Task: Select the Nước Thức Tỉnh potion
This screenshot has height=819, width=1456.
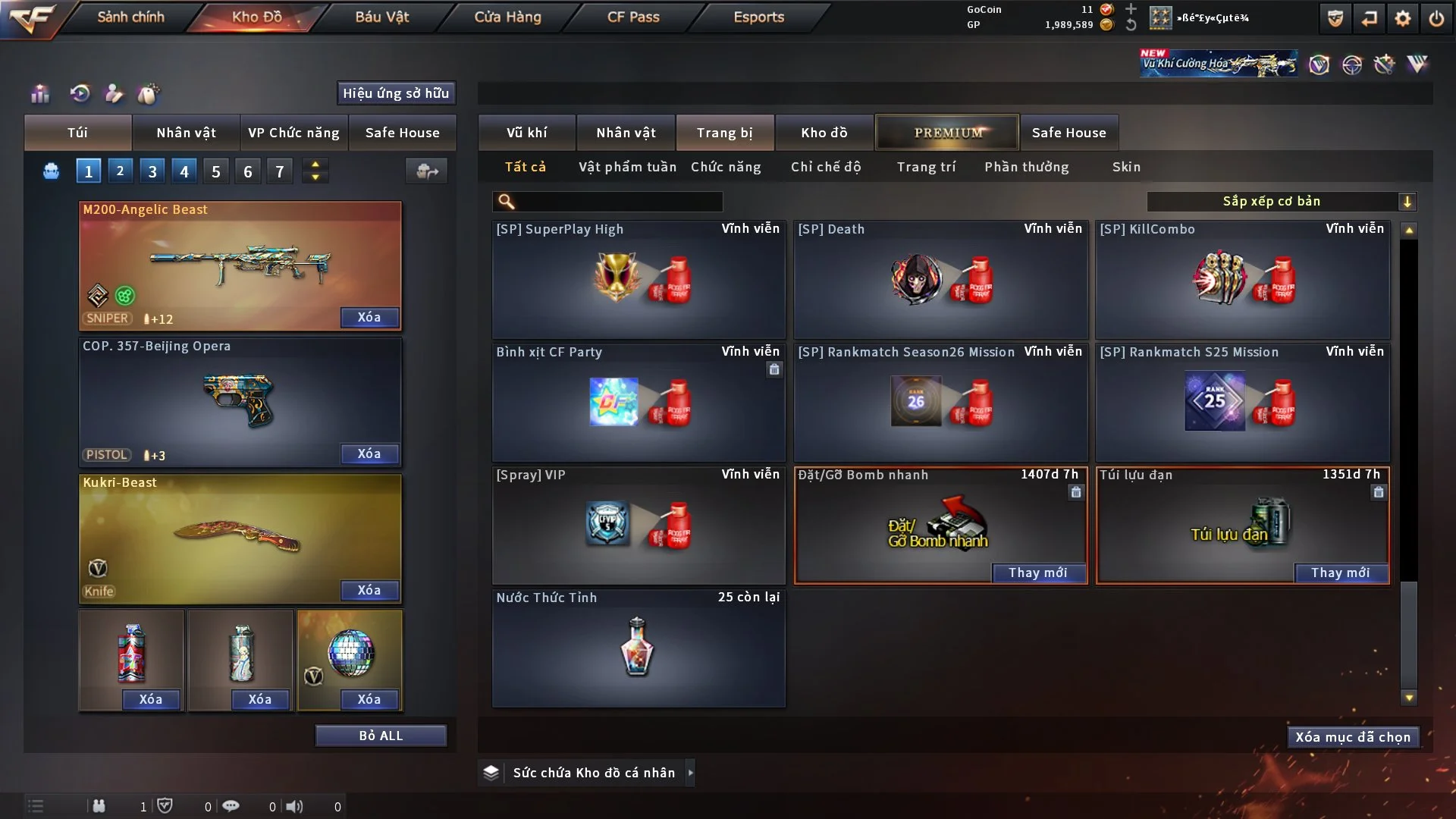Action: (638, 648)
